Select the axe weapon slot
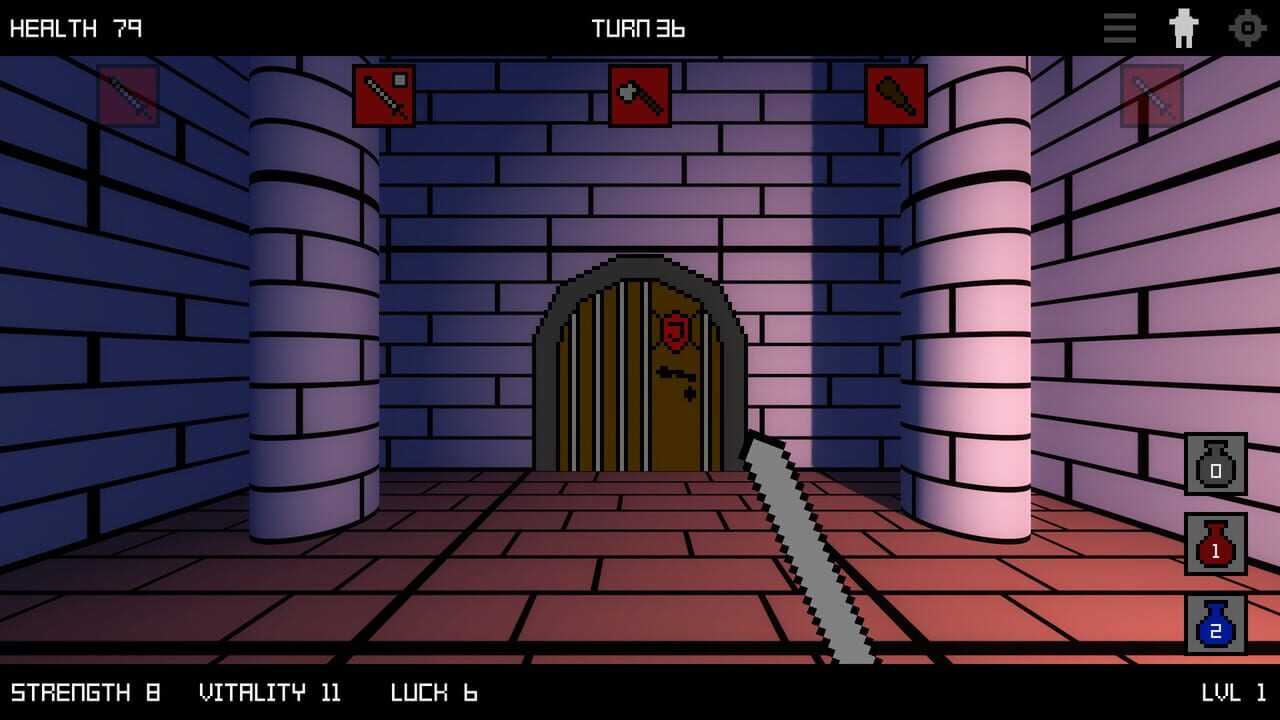 click(639, 96)
